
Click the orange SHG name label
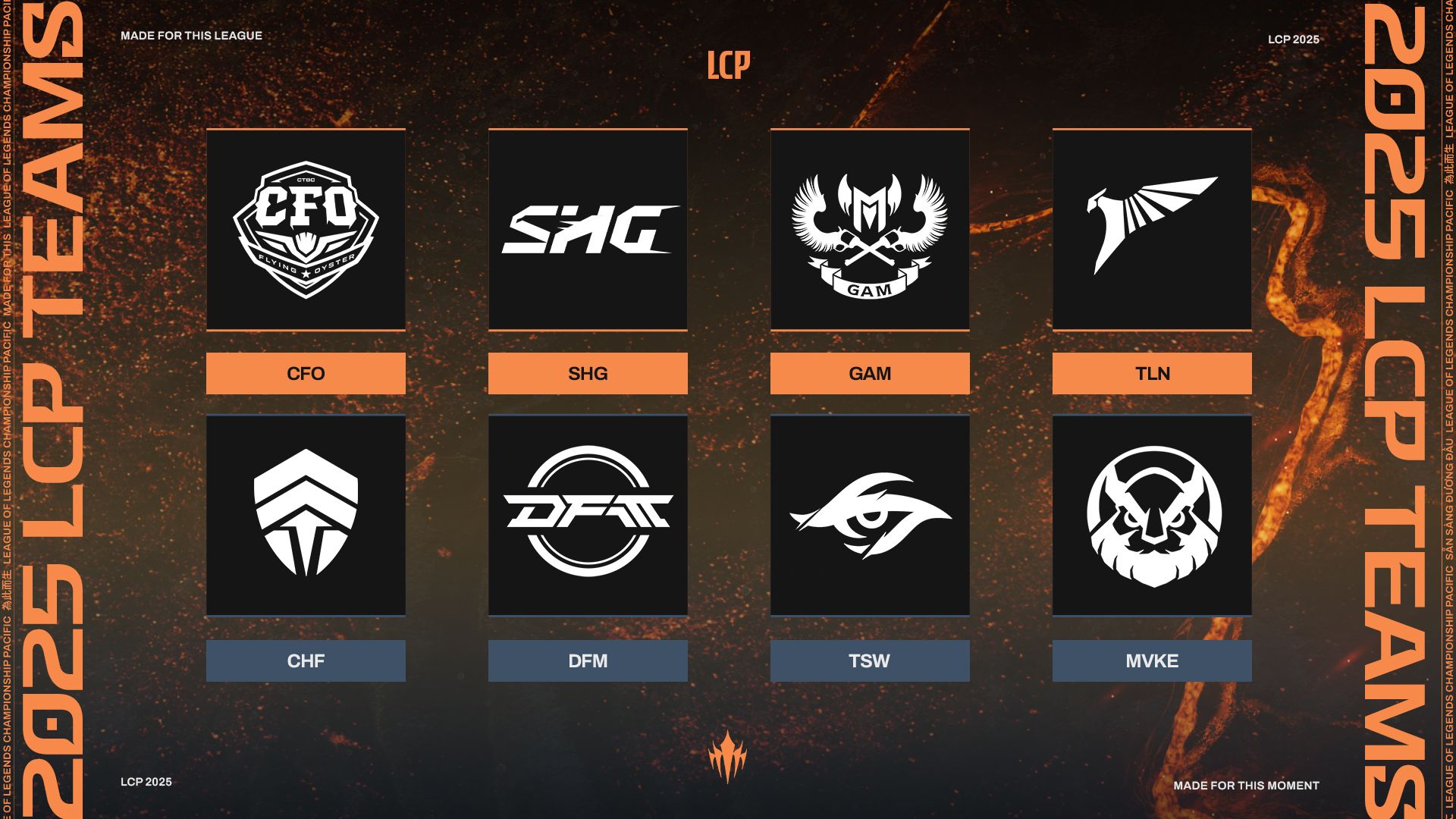tap(588, 373)
